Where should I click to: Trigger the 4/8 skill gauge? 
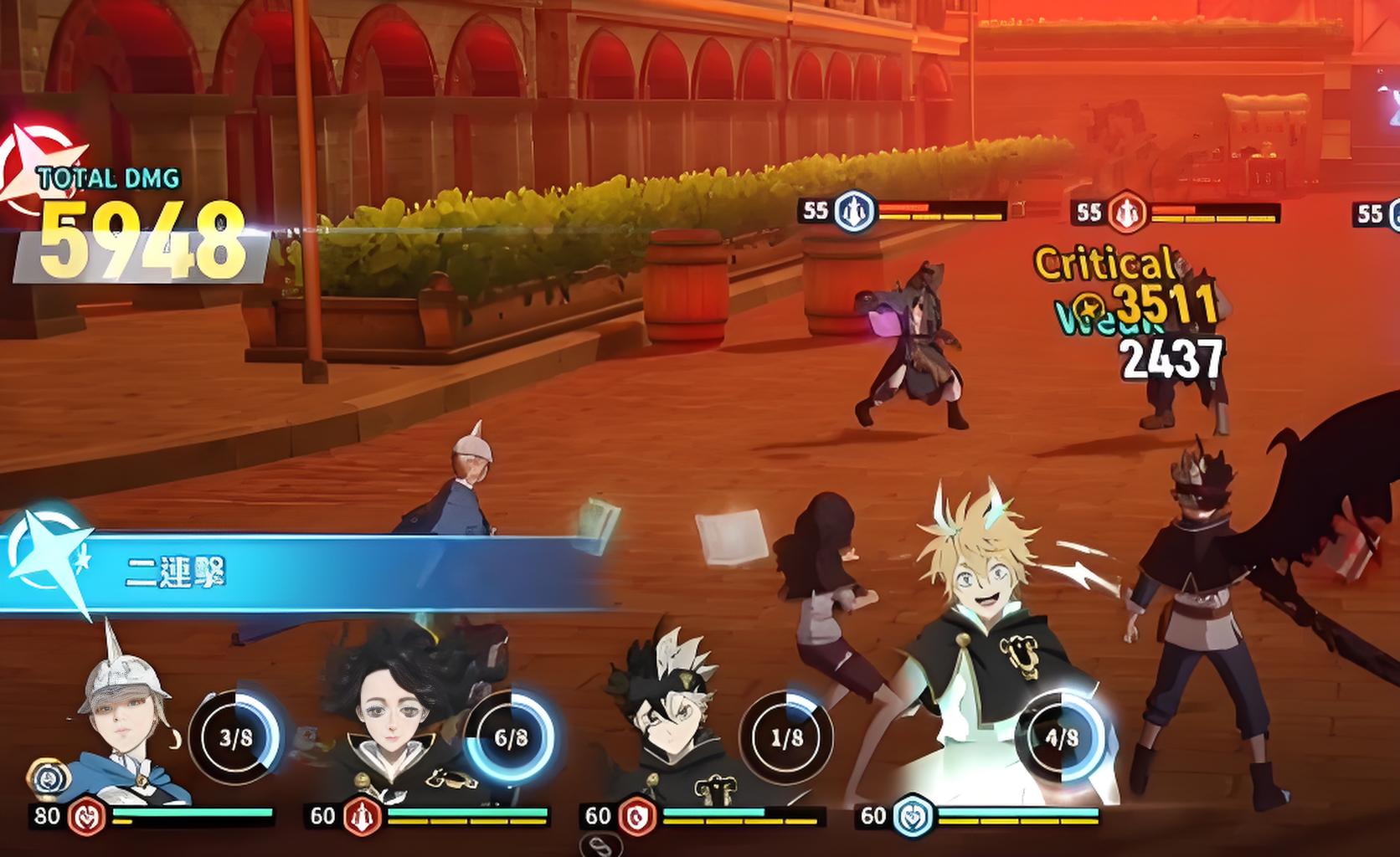(1061, 738)
